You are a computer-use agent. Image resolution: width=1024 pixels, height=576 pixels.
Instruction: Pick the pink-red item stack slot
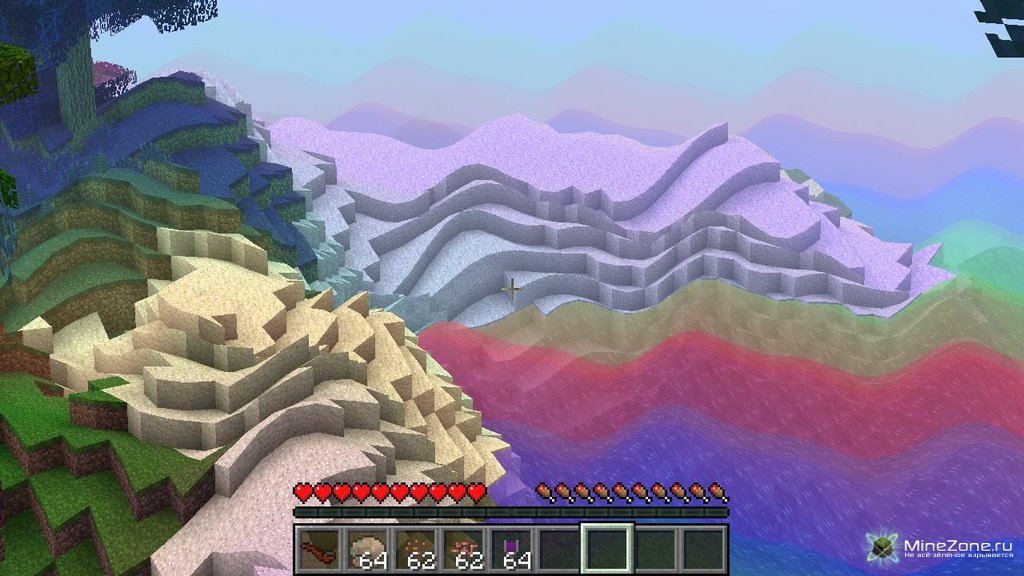click(463, 550)
